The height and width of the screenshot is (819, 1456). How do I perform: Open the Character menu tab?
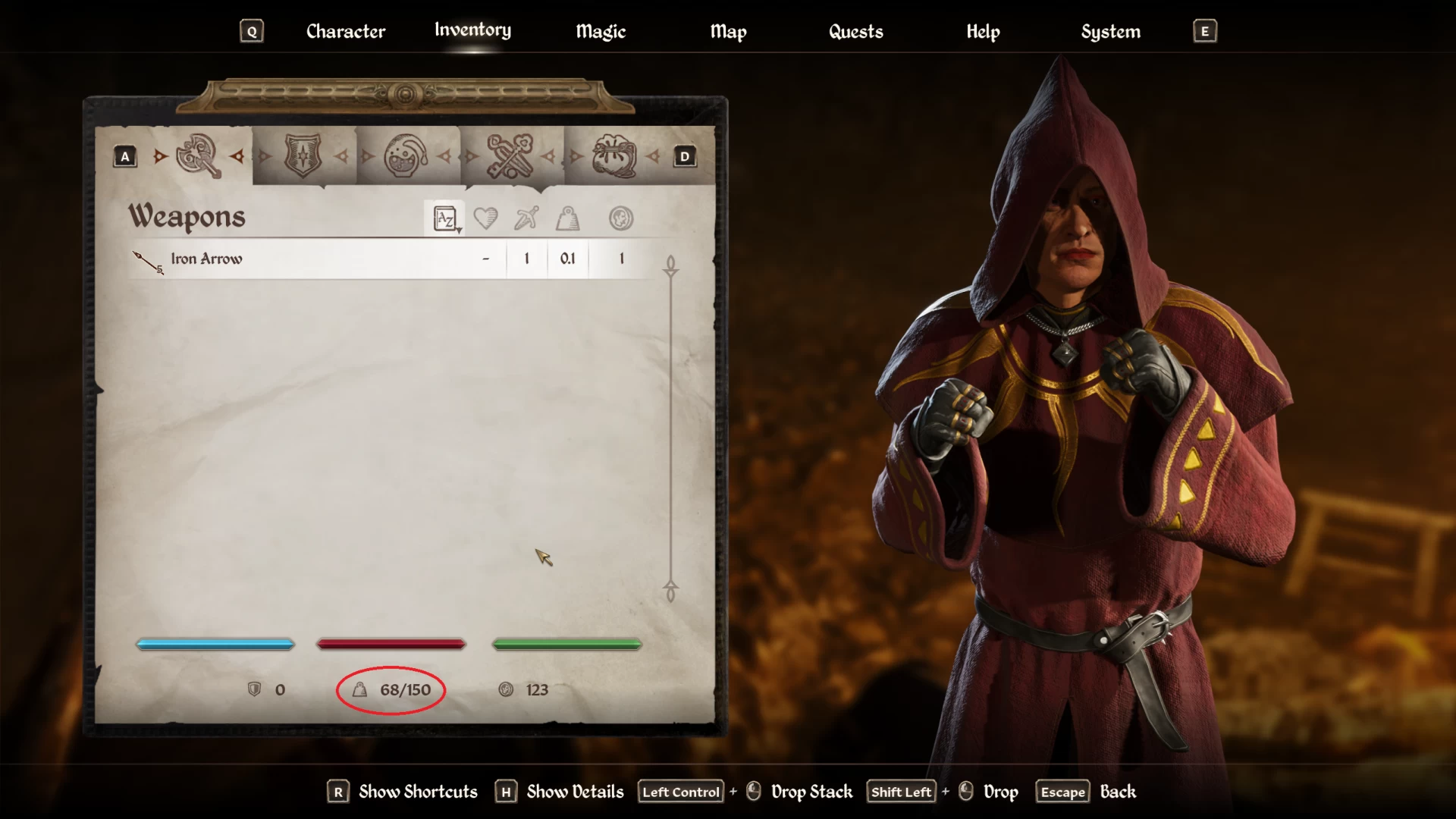[x=346, y=32]
